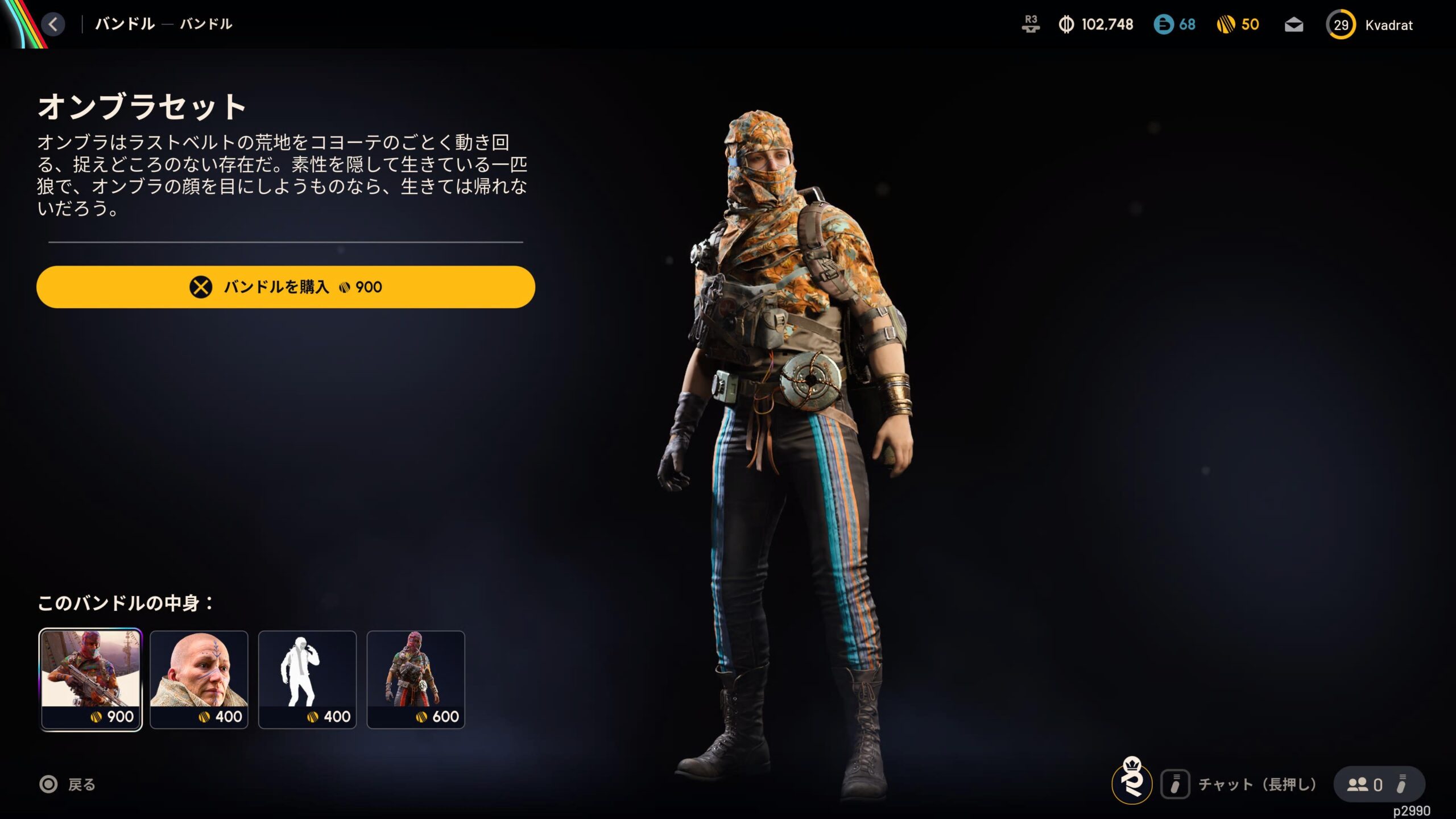1456x819 pixels.
Task: Click the back arrow in the header
Action: click(53, 24)
